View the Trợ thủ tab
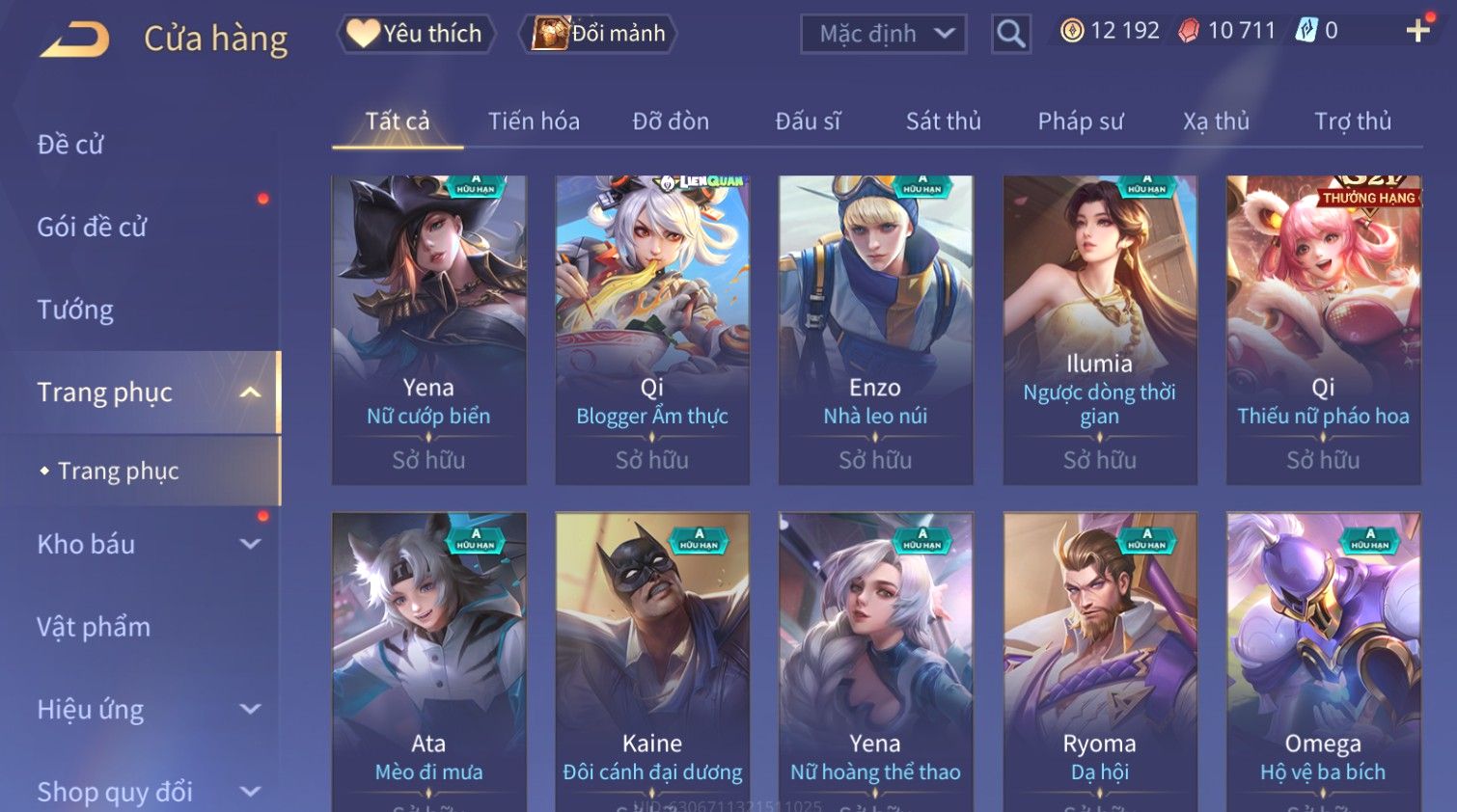This screenshot has height=812, width=1457. point(1352,122)
